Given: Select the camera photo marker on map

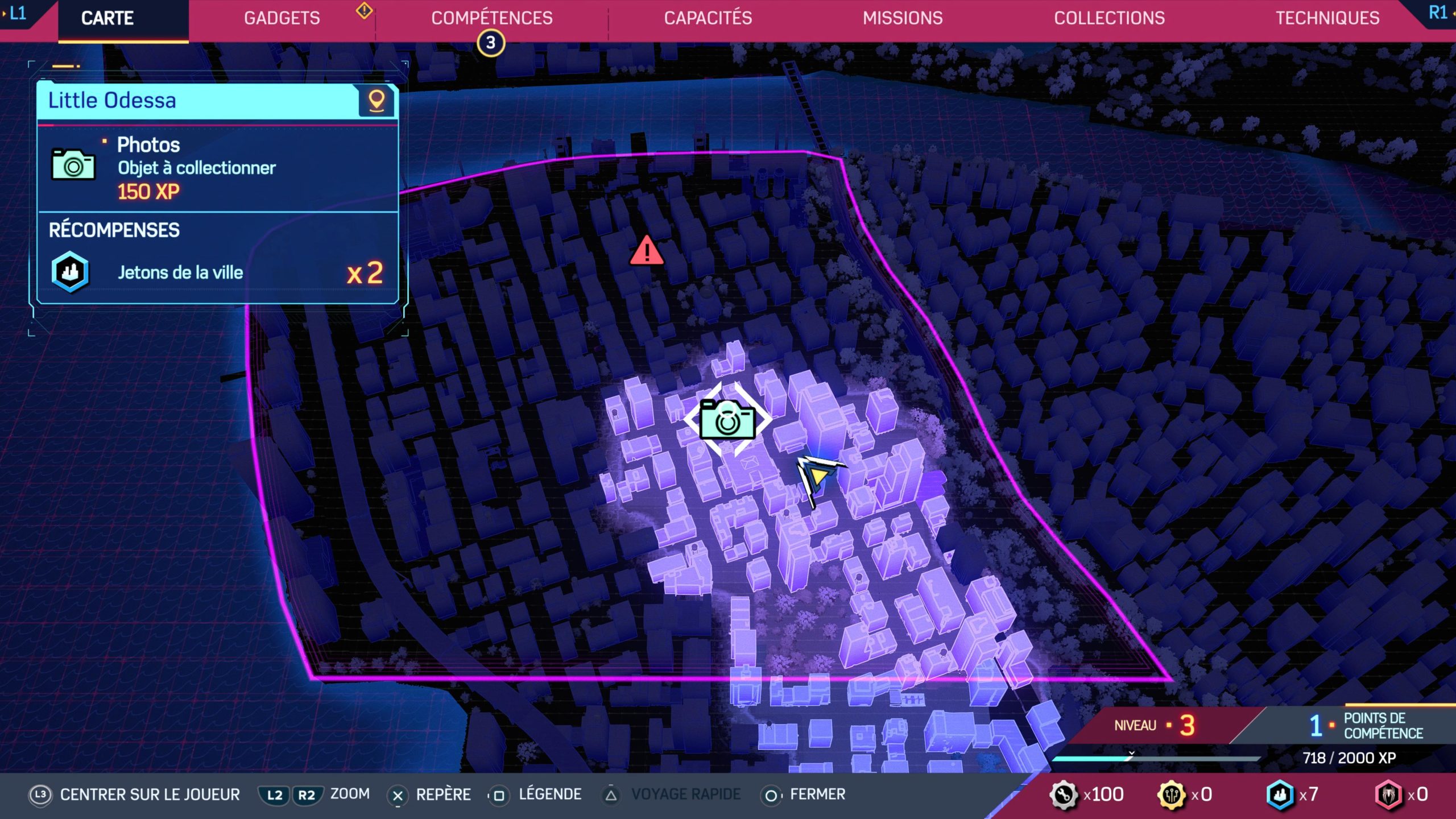Looking at the screenshot, I should [x=727, y=420].
